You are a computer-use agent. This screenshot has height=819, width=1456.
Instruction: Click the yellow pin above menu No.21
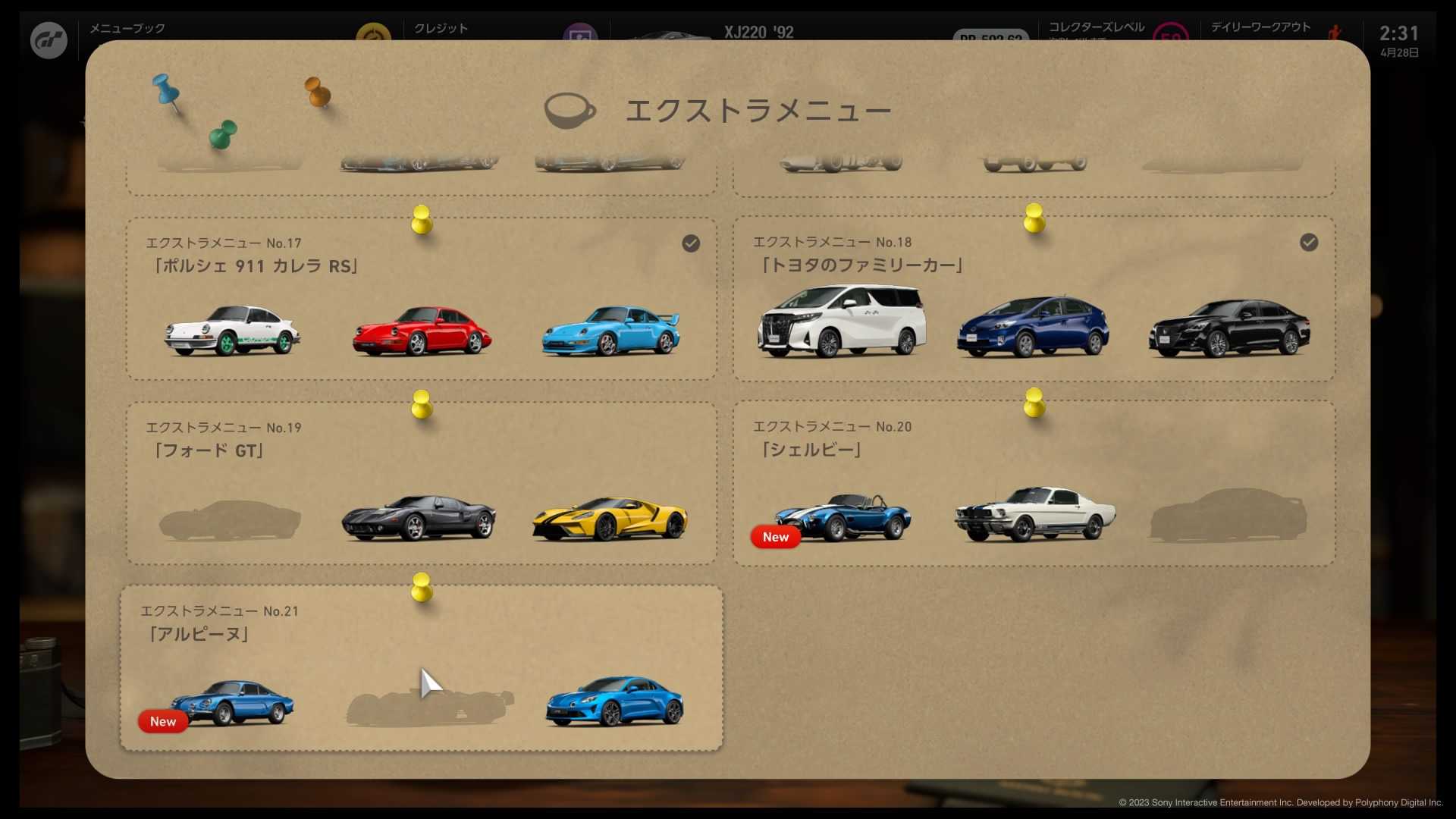[422, 590]
